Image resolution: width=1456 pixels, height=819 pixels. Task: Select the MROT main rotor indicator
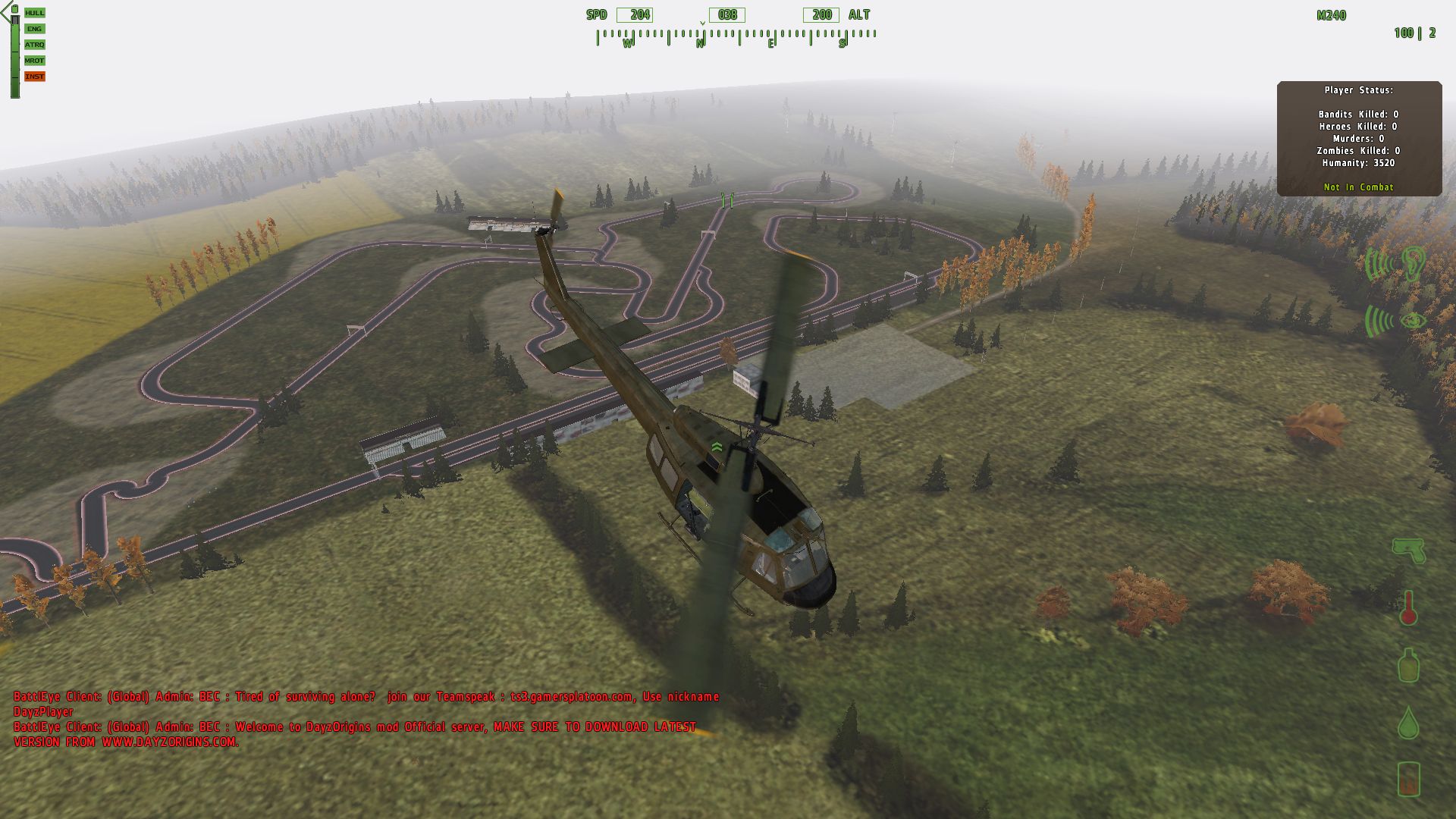click(34, 61)
